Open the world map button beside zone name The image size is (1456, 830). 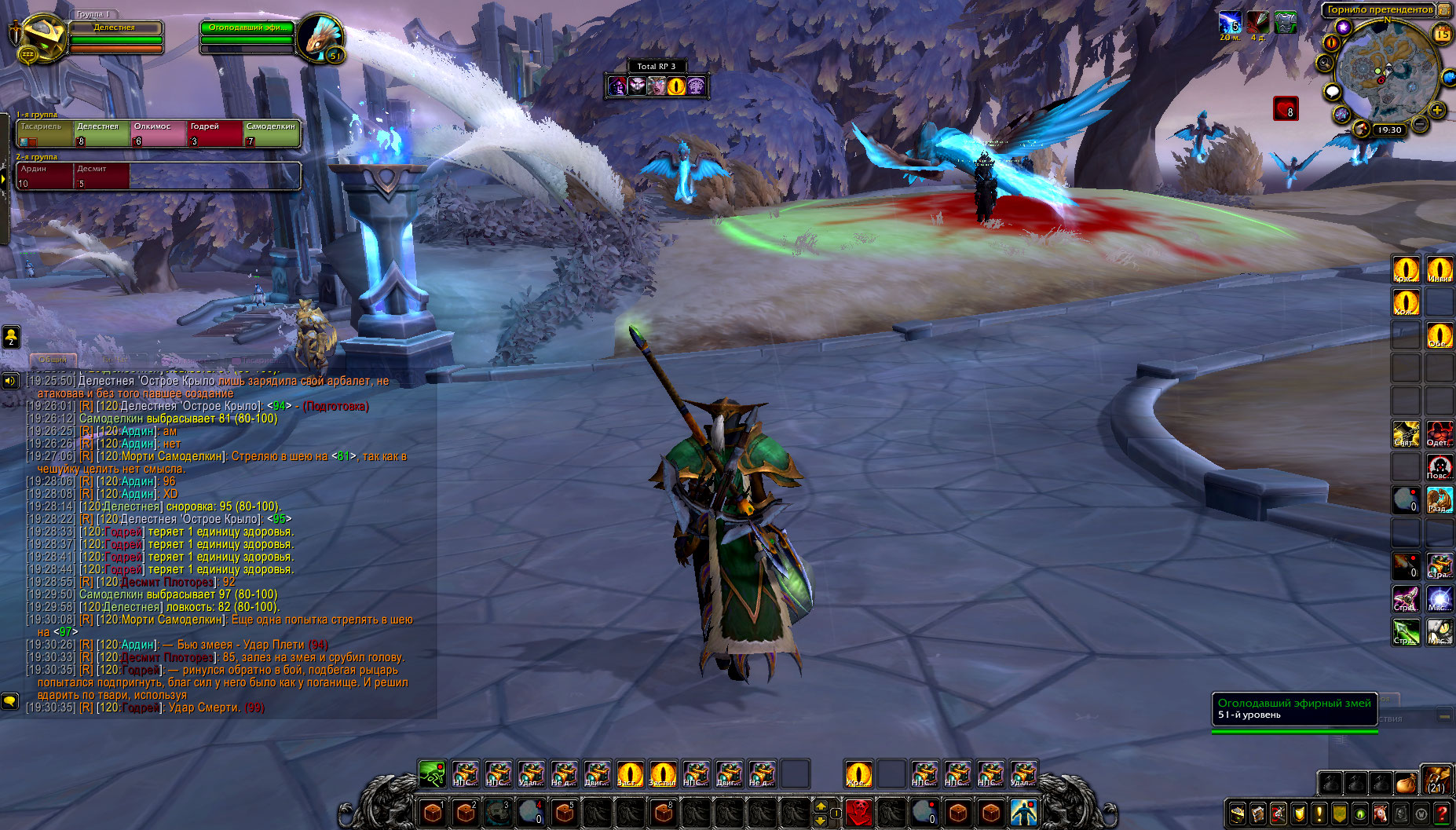click(x=1444, y=10)
